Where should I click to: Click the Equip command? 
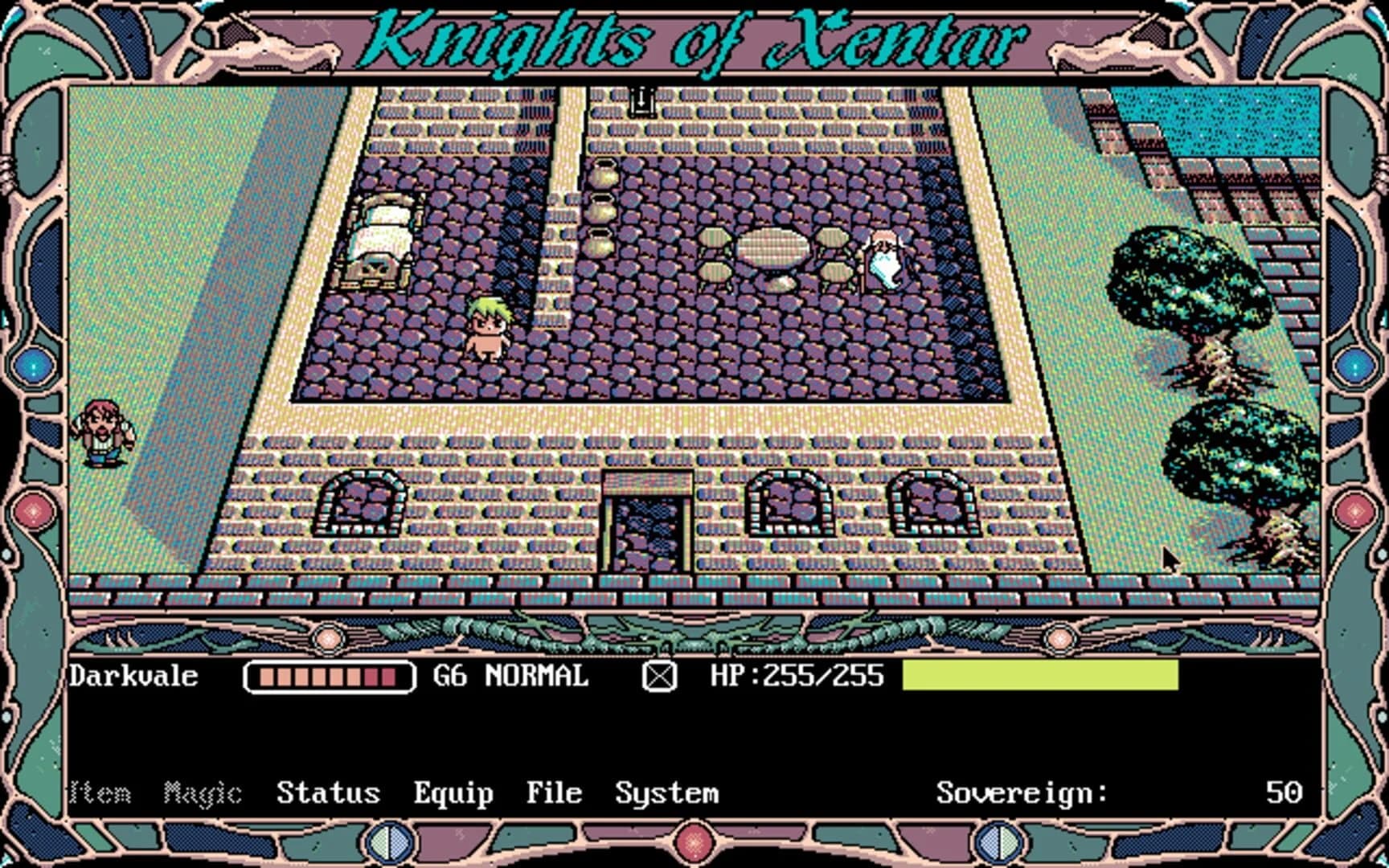pos(453,792)
